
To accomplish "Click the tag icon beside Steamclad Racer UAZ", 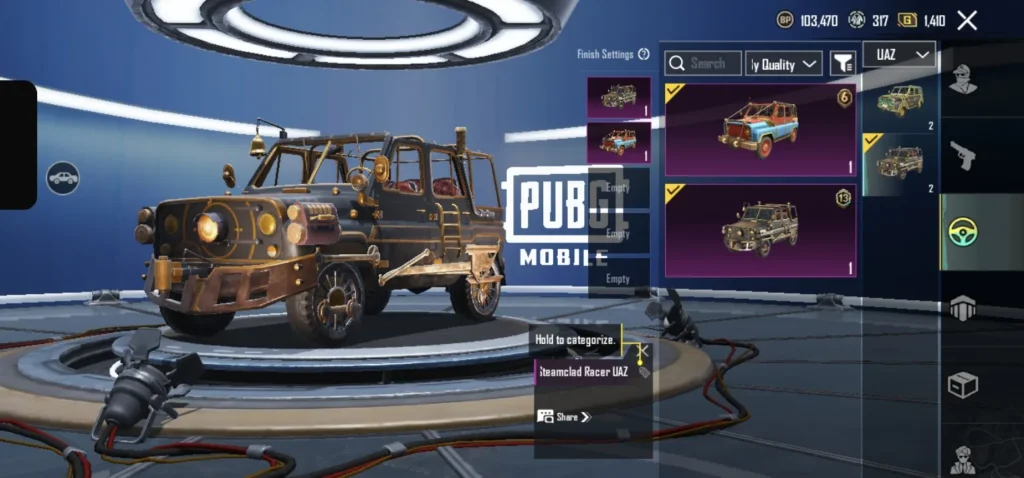I will click(x=644, y=372).
